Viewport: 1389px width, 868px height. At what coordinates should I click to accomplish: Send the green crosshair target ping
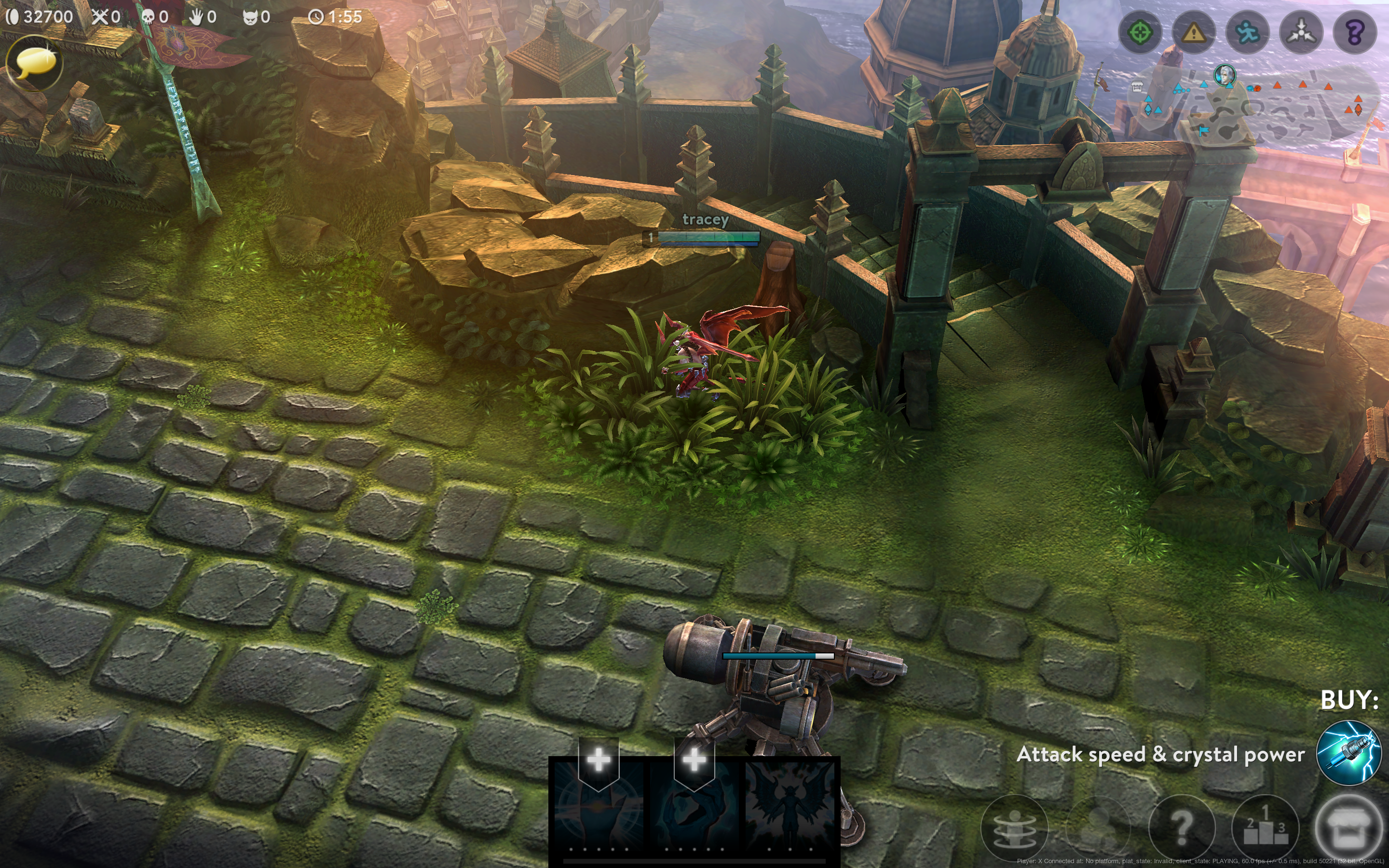(1140, 33)
